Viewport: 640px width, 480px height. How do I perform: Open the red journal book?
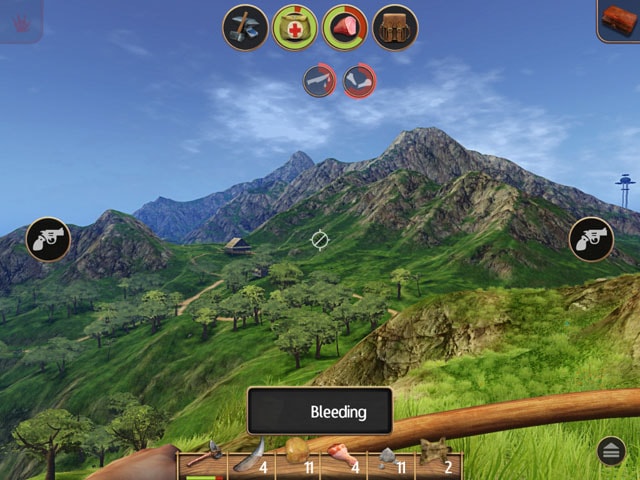pos(621,18)
